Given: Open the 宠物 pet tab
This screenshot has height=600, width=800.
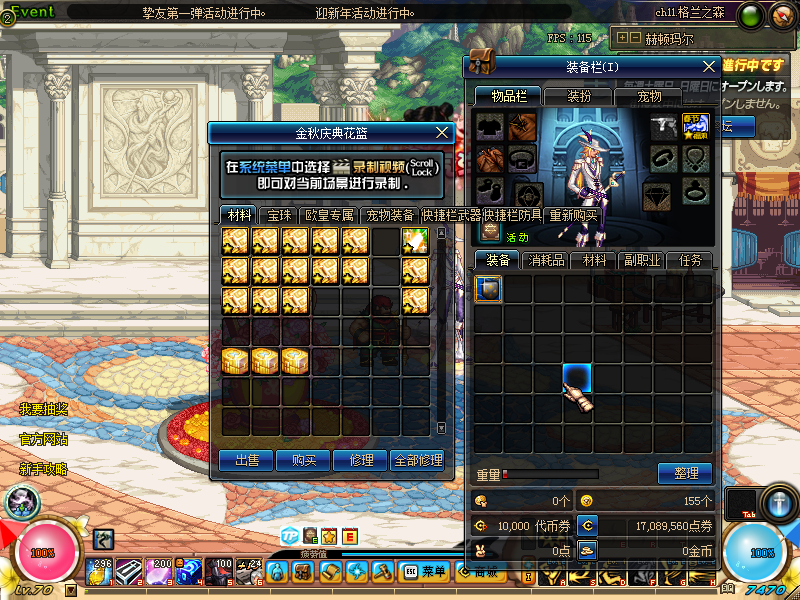Looking at the screenshot, I should pyautogui.click(x=649, y=96).
